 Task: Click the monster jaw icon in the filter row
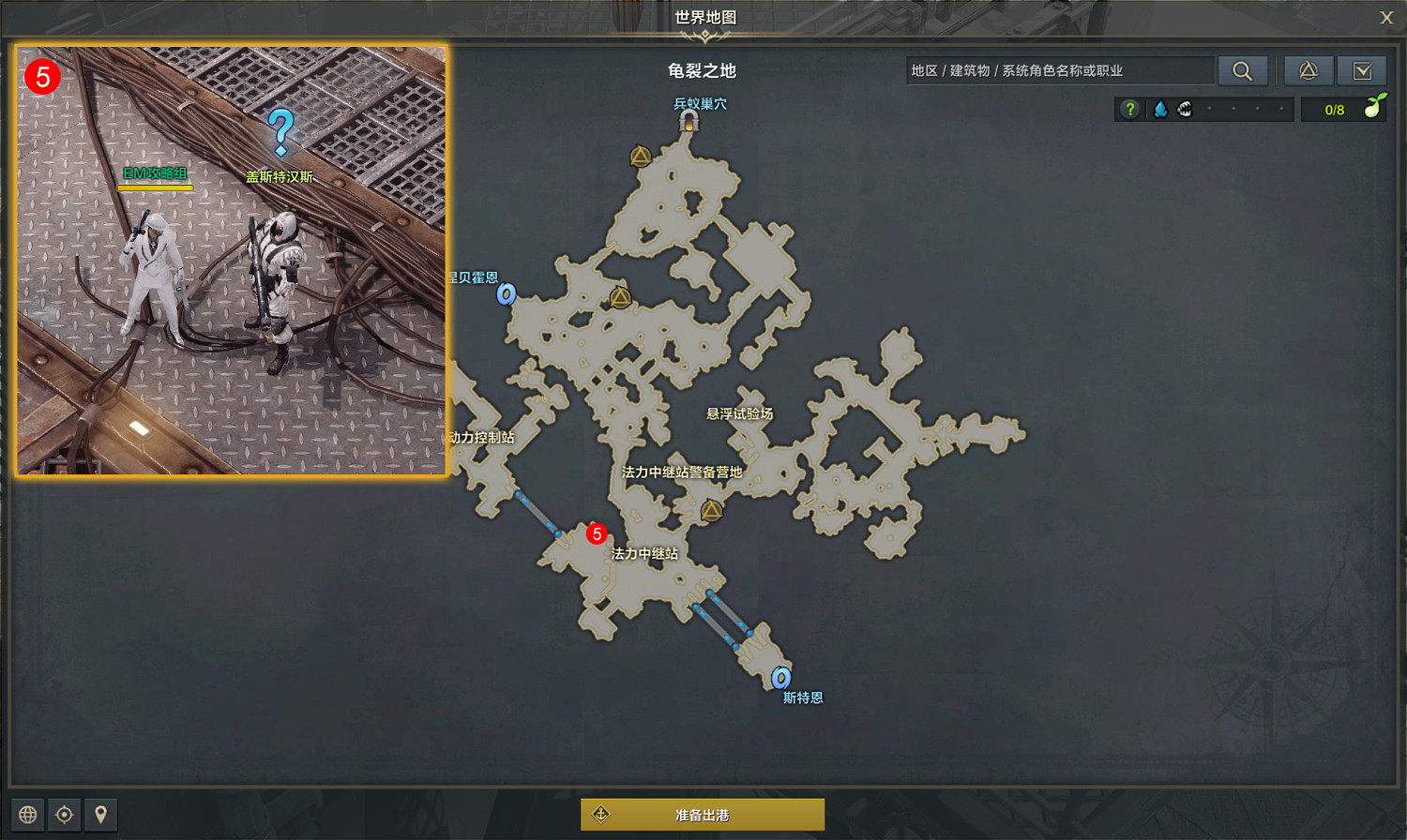coord(1185,109)
